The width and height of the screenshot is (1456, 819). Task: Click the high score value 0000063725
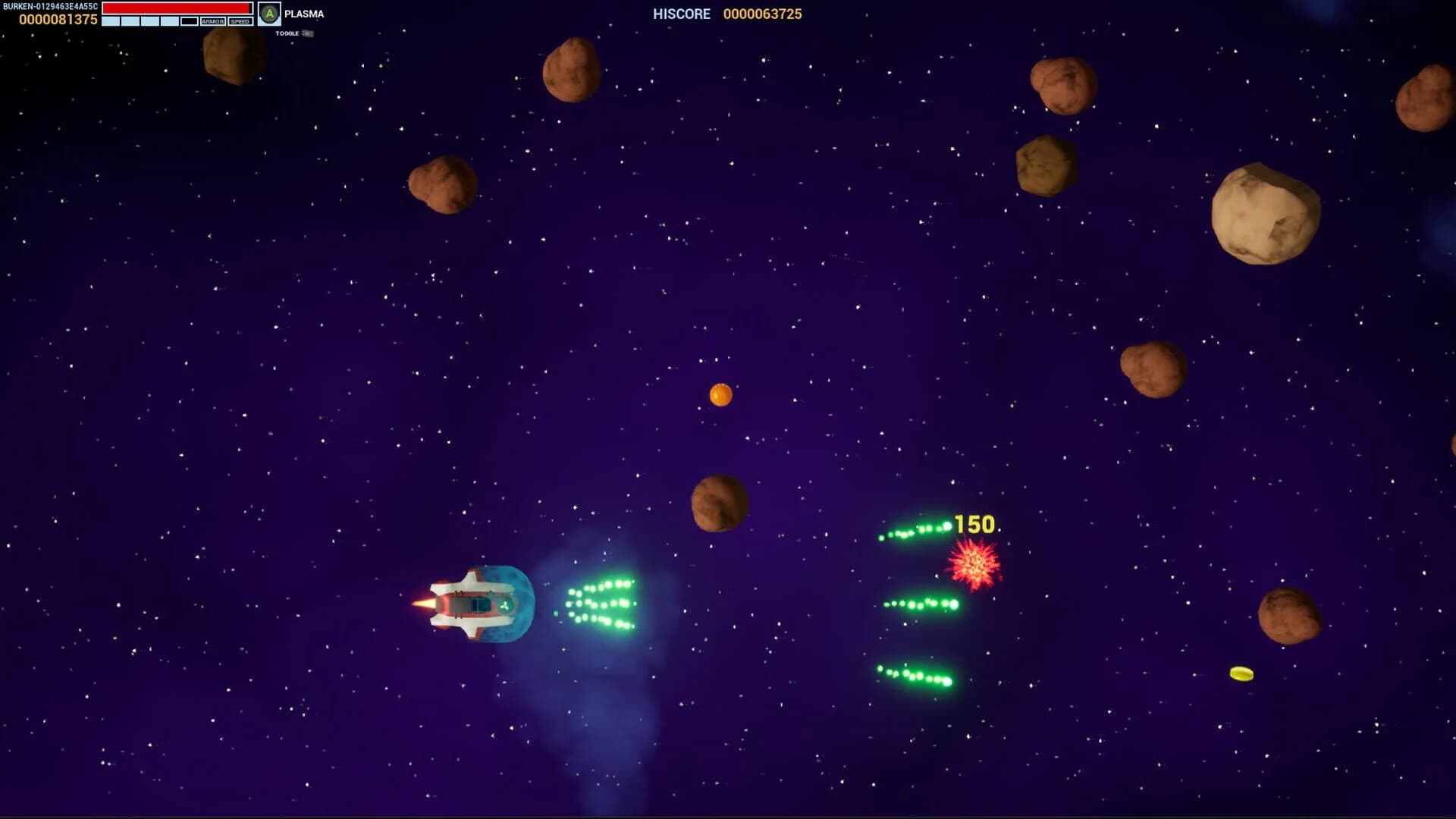pos(762,14)
